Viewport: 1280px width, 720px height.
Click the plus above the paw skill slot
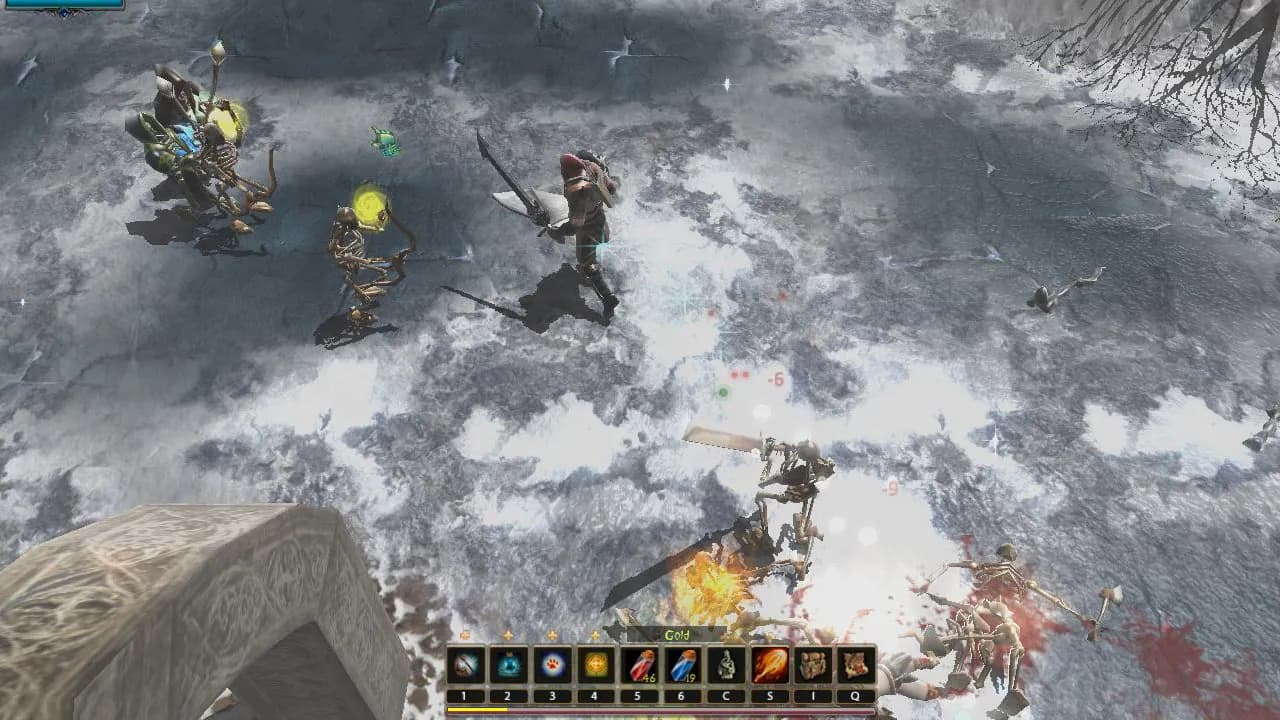click(x=550, y=635)
